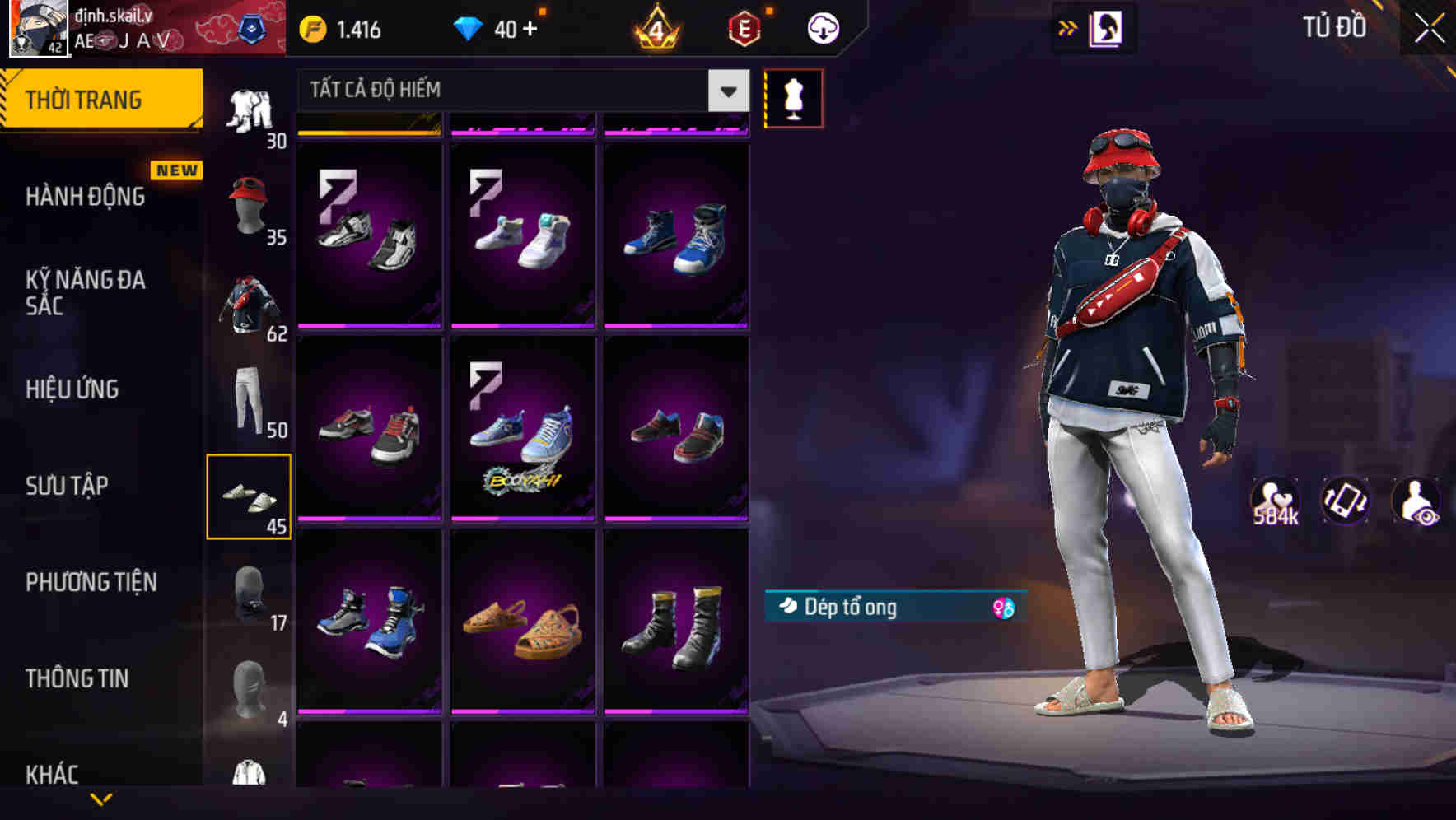
Task: Switch to the HÀNH ĐỘNG tab
Action: pyautogui.click(x=85, y=197)
